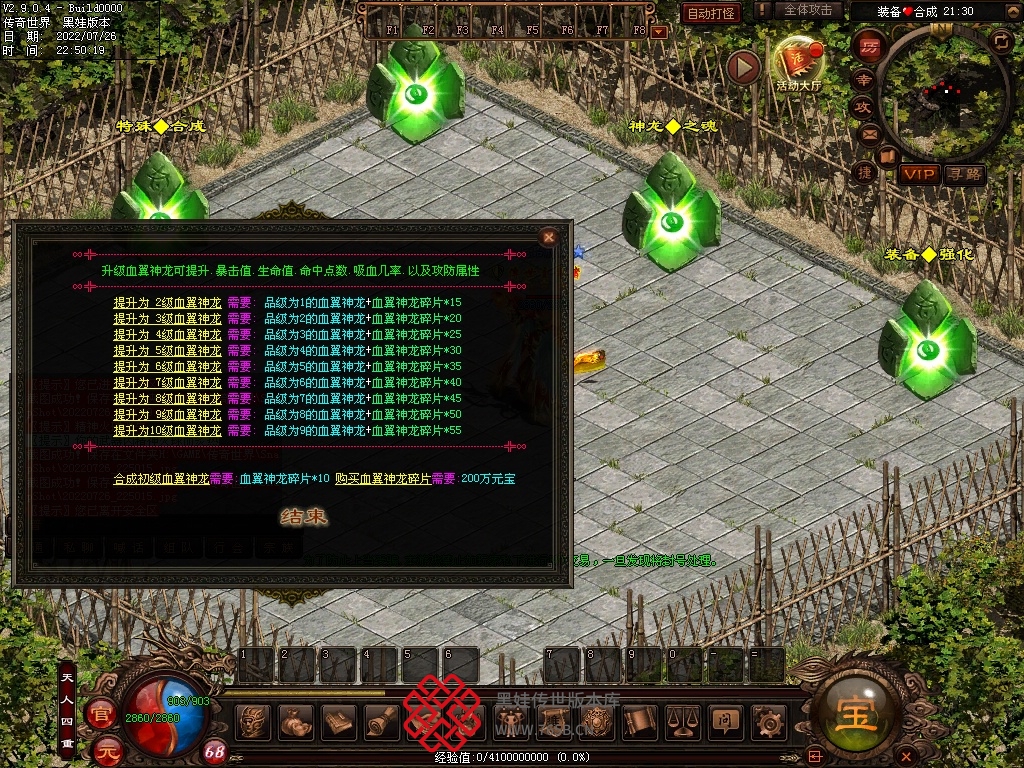Open the circular minimap
The image size is (1024, 768).
point(942,92)
